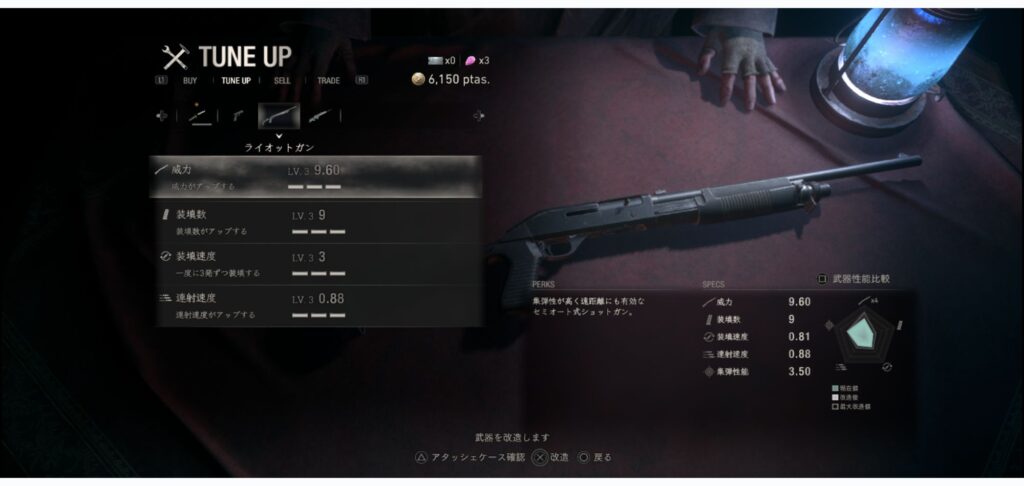Choose the 連射速度 rate of fire row
This screenshot has width=1024, height=486.
point(317,306)
